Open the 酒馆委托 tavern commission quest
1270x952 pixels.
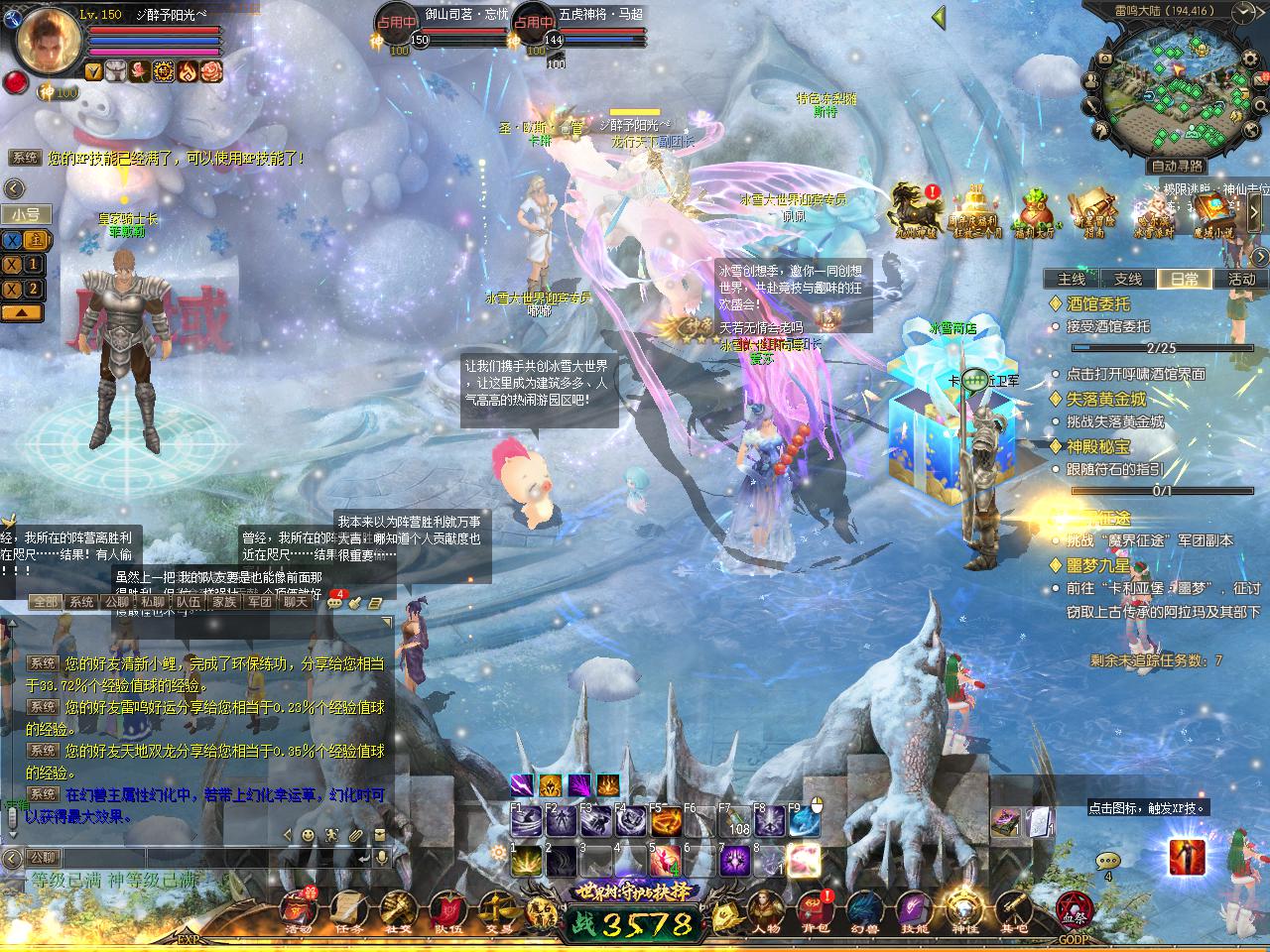pos(1097,304)
